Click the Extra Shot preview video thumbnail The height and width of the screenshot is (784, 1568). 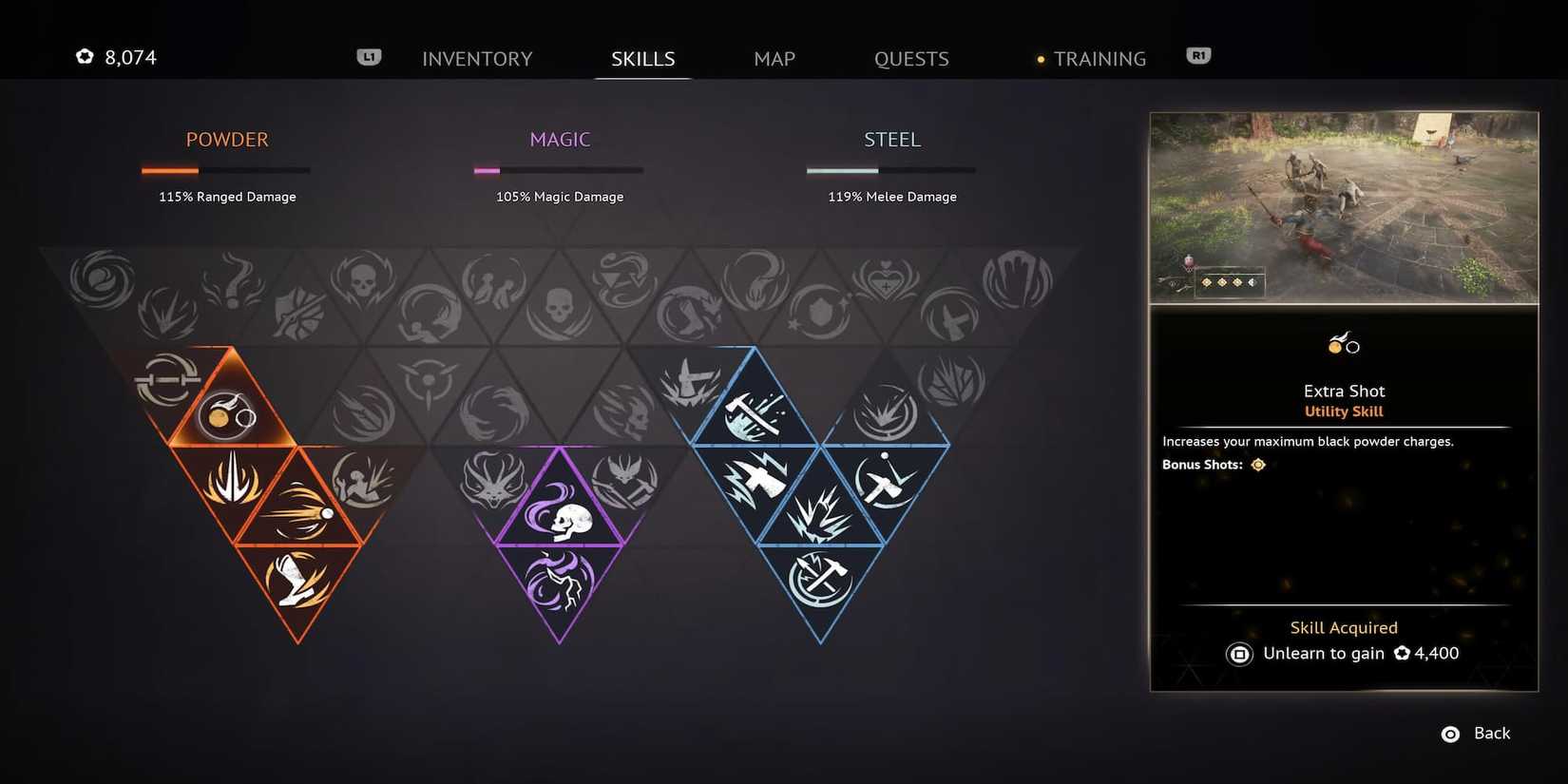click(x=1343, y=207)
